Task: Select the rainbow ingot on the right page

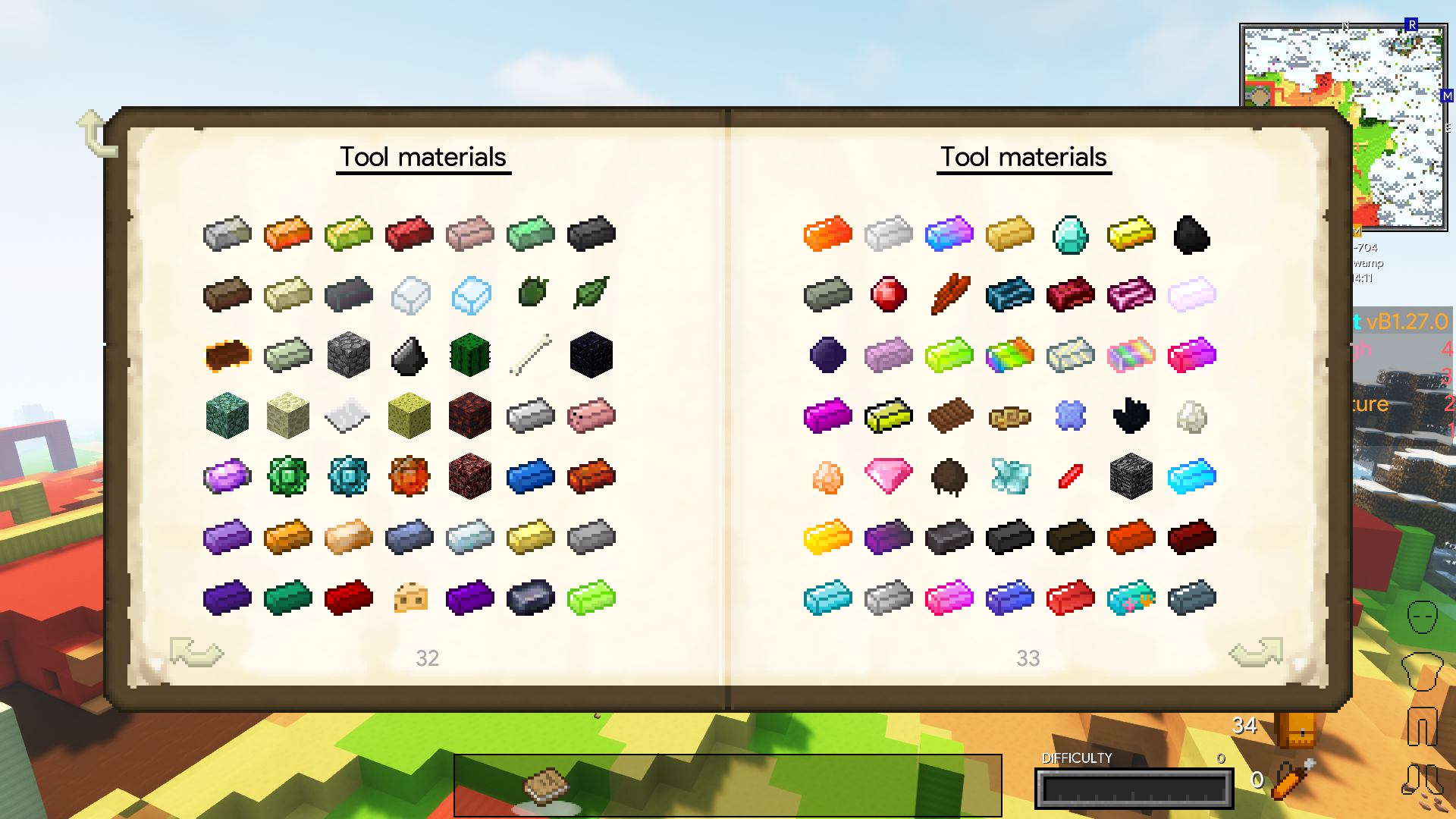Action: point(1009,355)
